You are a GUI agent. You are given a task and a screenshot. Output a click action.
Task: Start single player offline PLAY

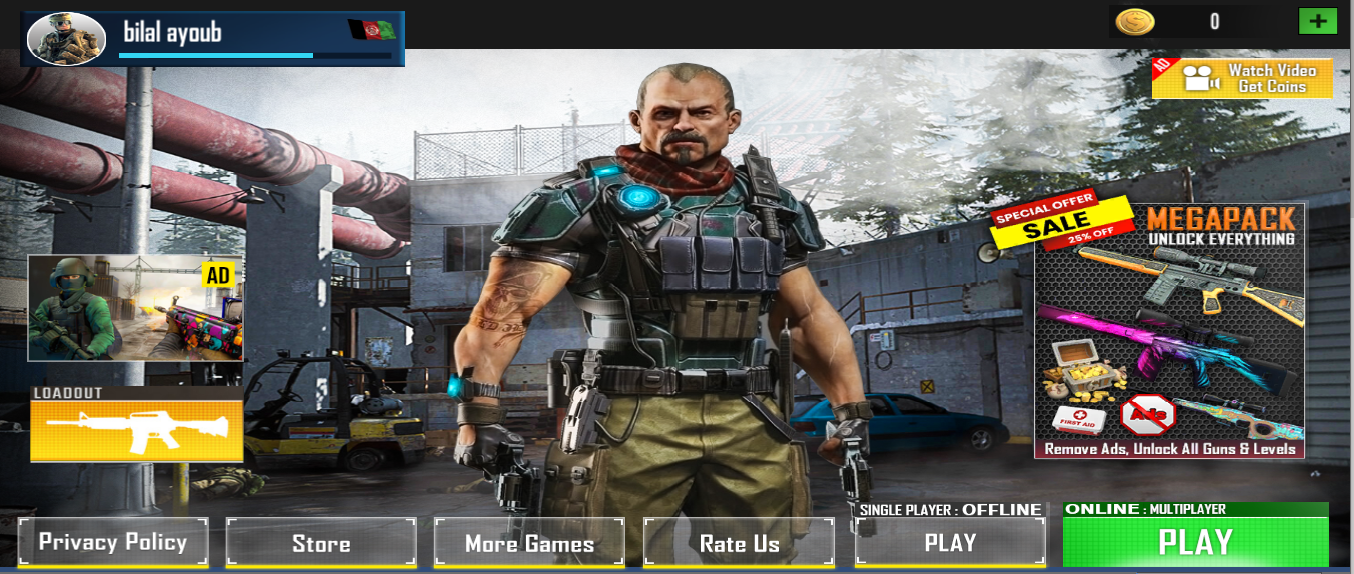coord(950,543)
